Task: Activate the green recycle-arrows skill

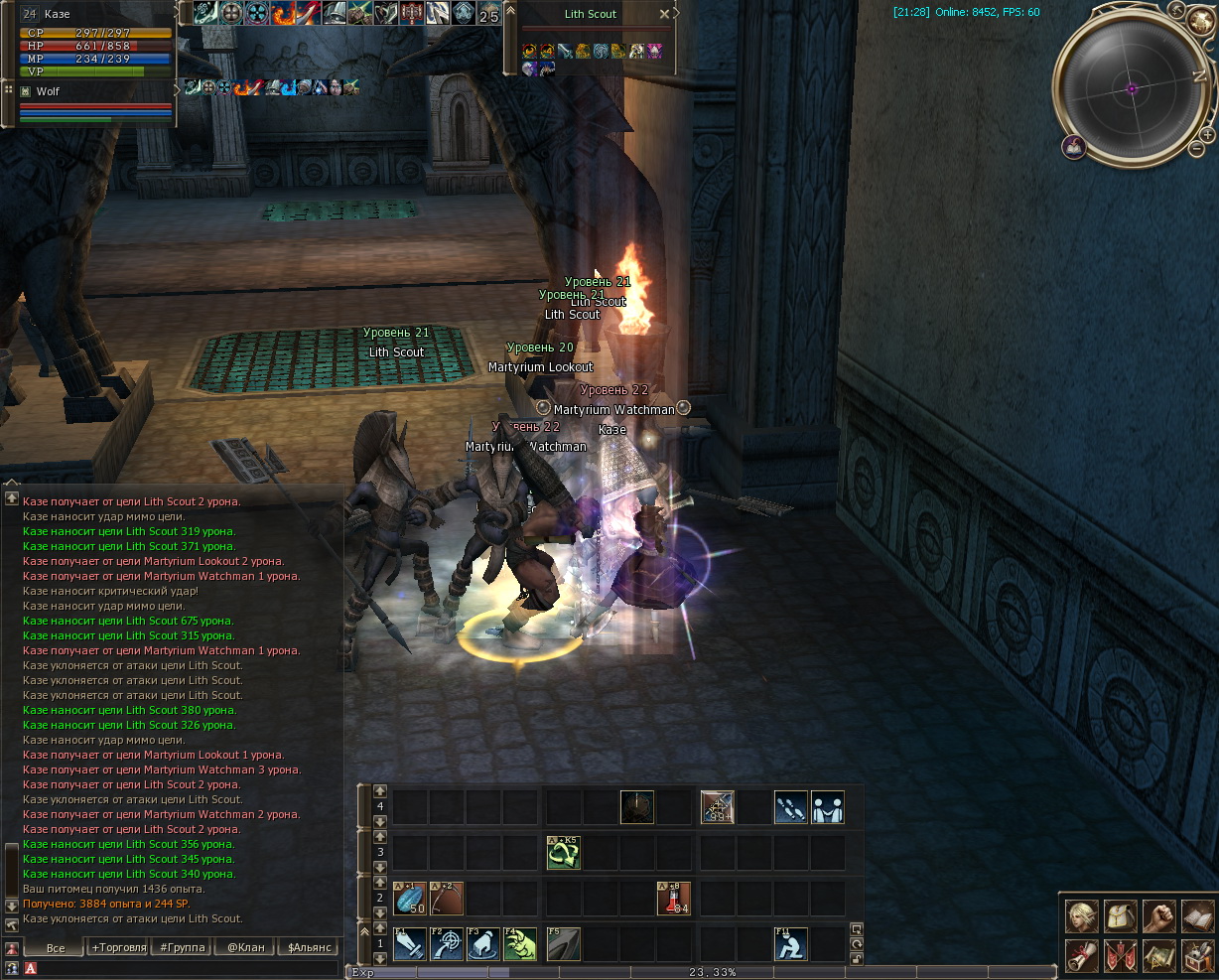Action: tap(564, 853)
